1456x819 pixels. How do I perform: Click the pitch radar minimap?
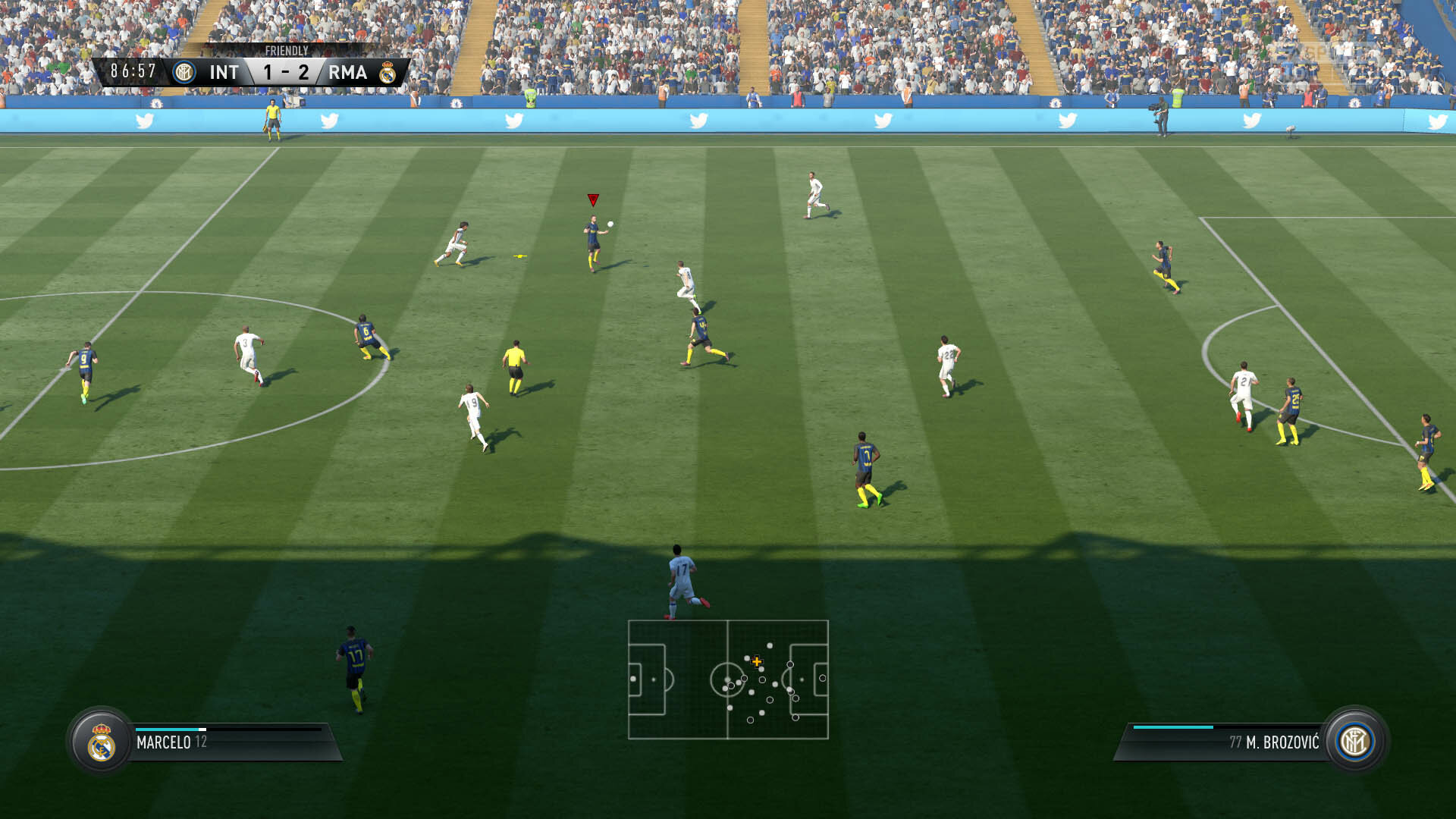pos(728,679)
